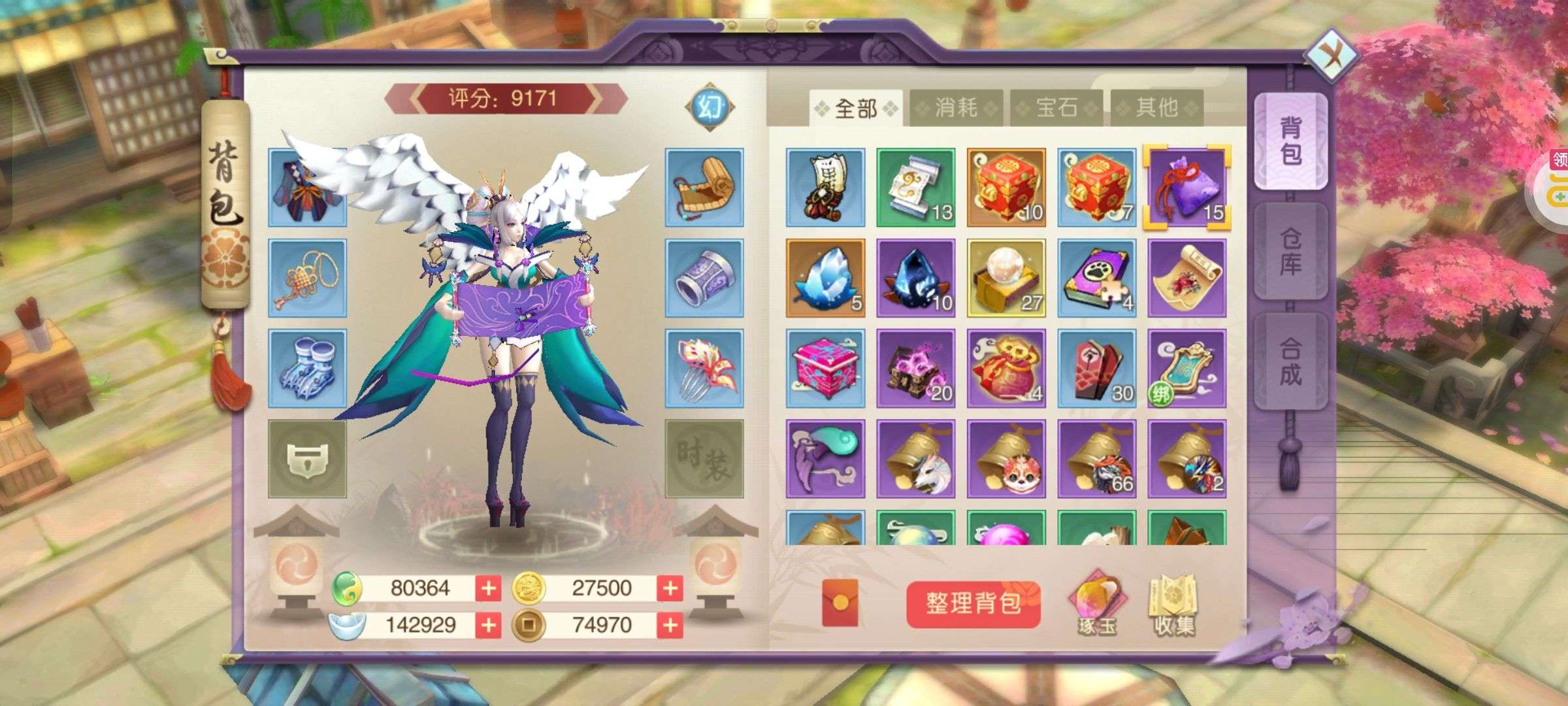
Task: Select the 全部 items tab
Action: [856, 109]
